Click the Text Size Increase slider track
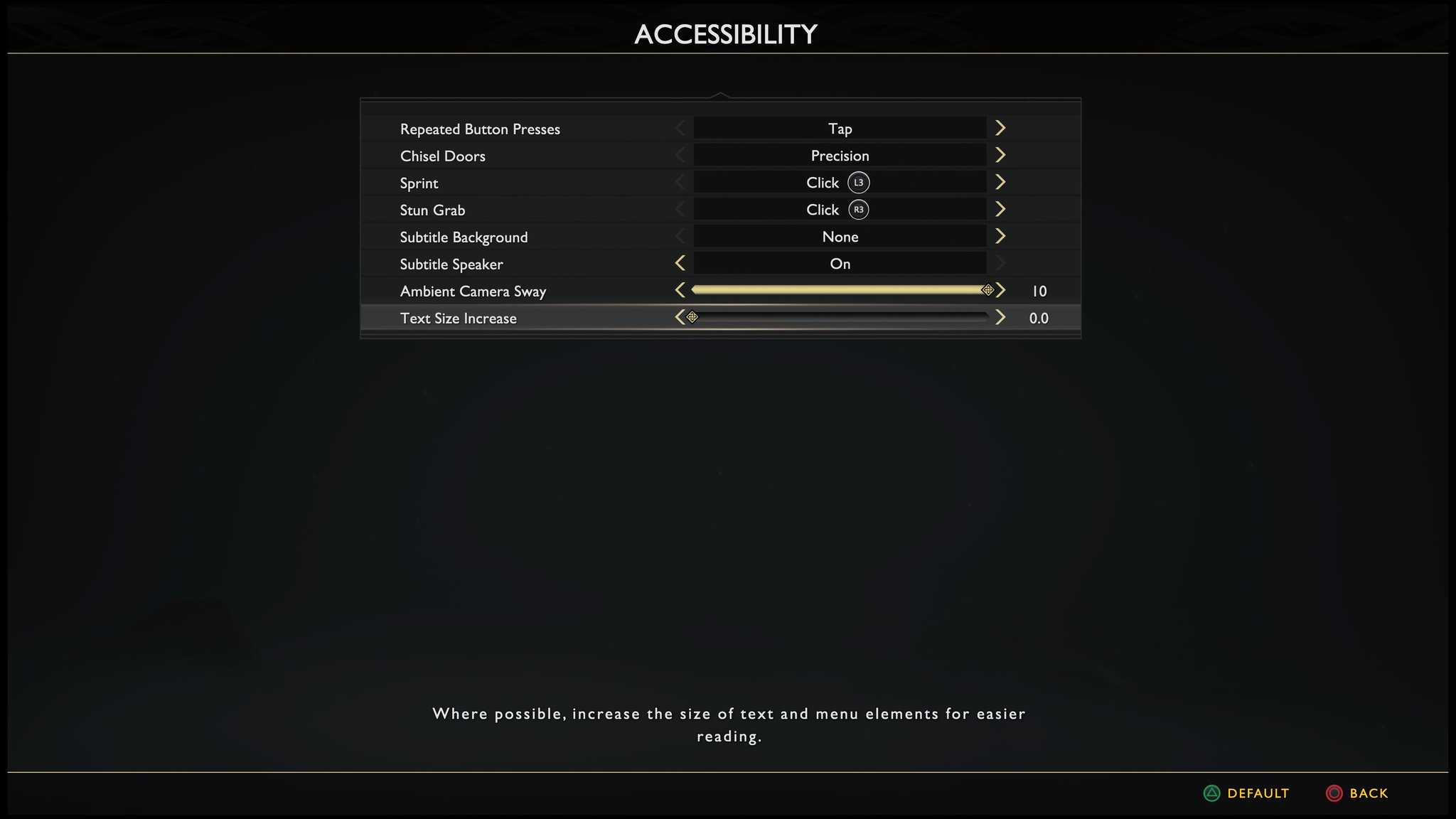Viewport: 1456px width, 819px height. (839, 317)
